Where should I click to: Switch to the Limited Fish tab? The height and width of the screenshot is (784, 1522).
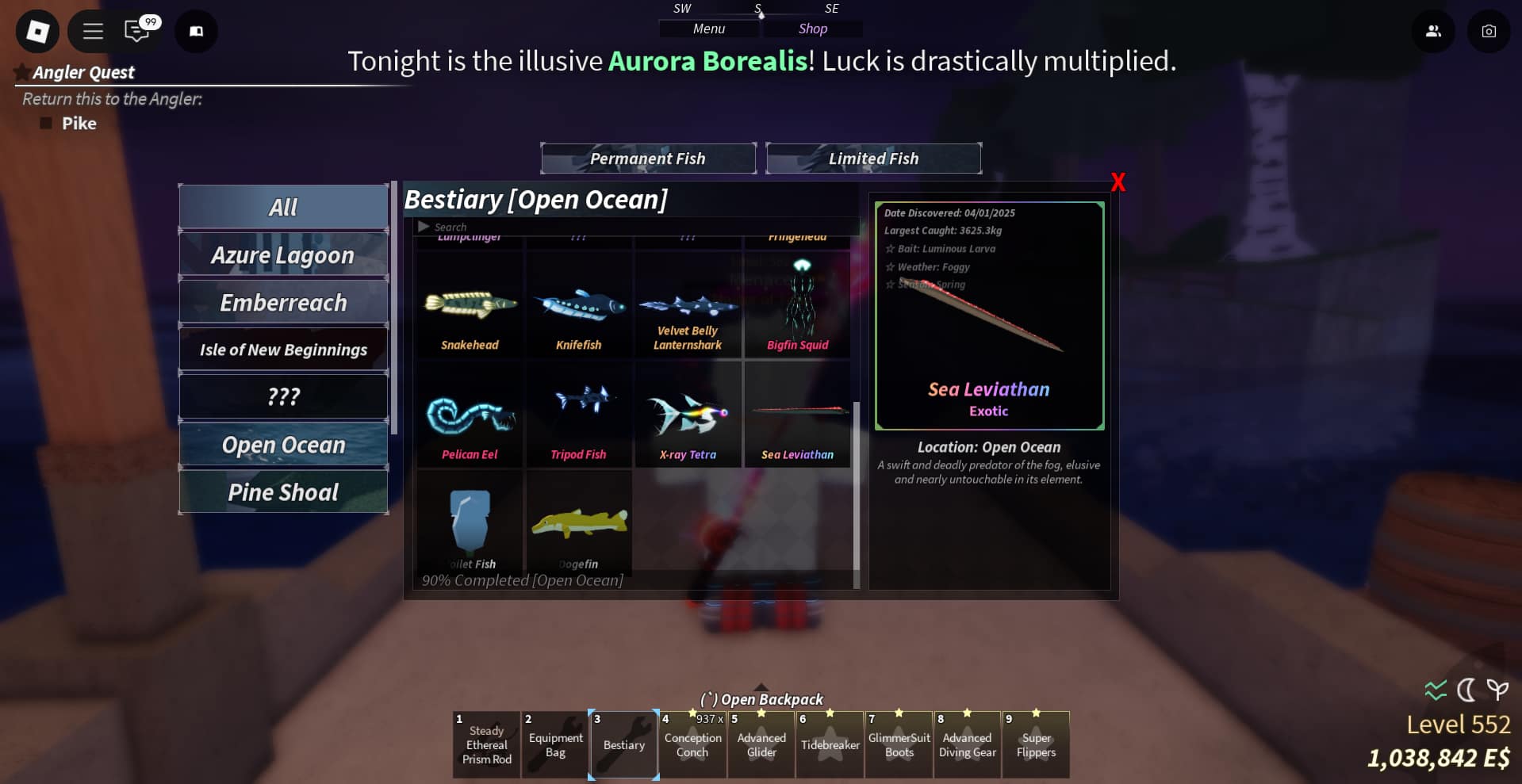873,158
